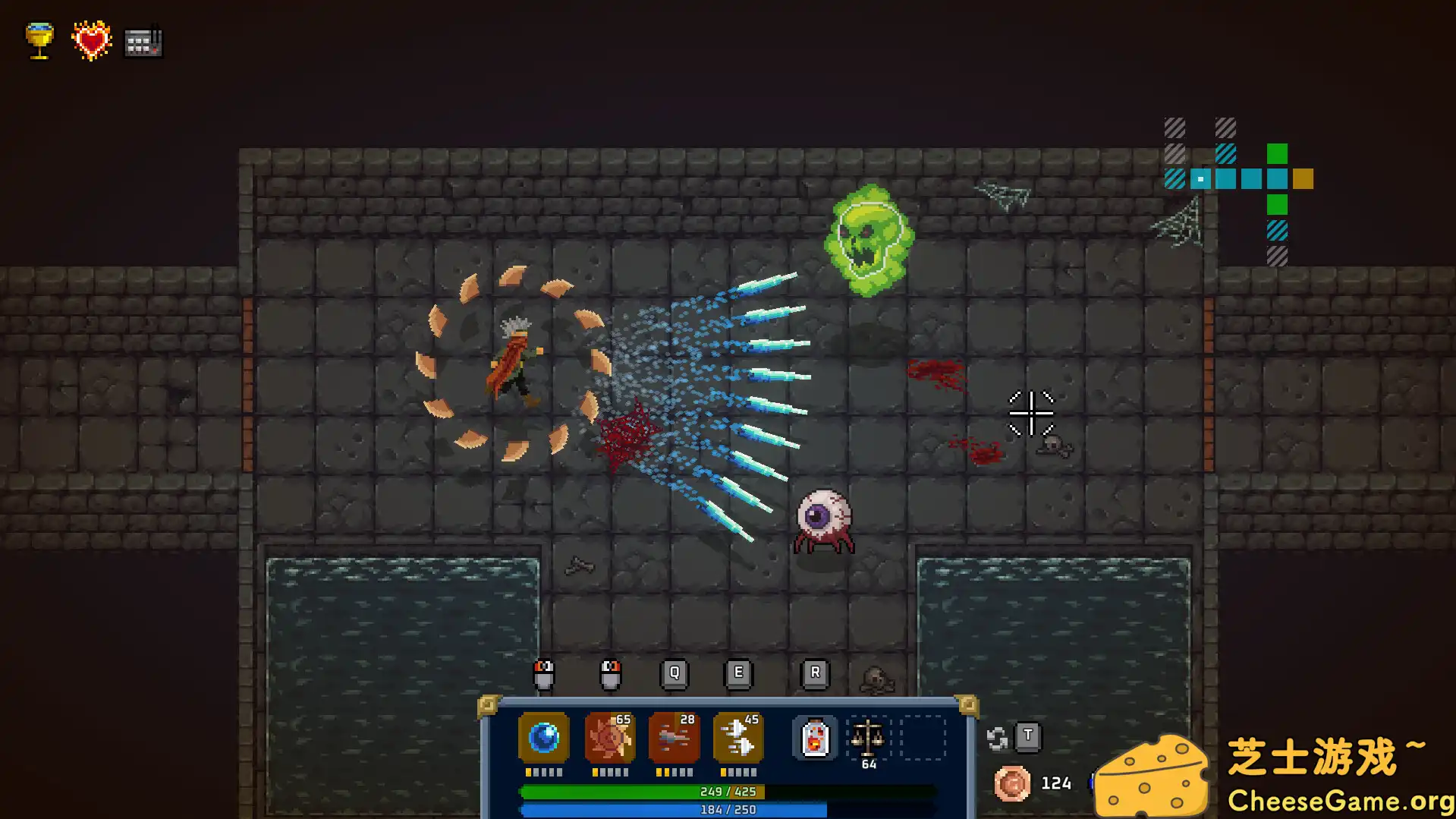Screen dimensions: 1456x819
Task: Cast the triple arrow volley spell
Action: 738,737
